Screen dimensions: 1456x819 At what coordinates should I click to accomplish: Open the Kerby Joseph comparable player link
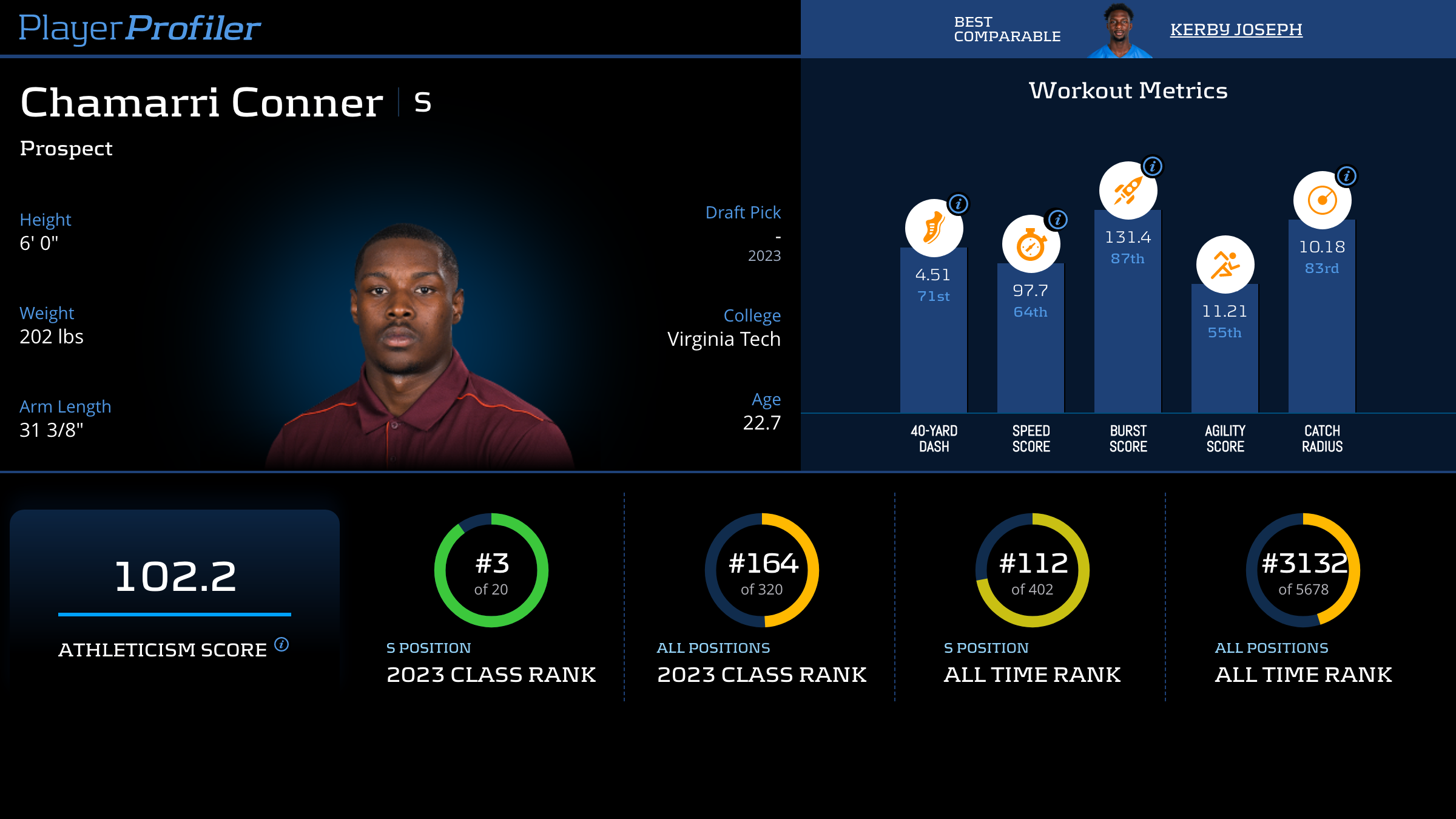click(1236, 30)
